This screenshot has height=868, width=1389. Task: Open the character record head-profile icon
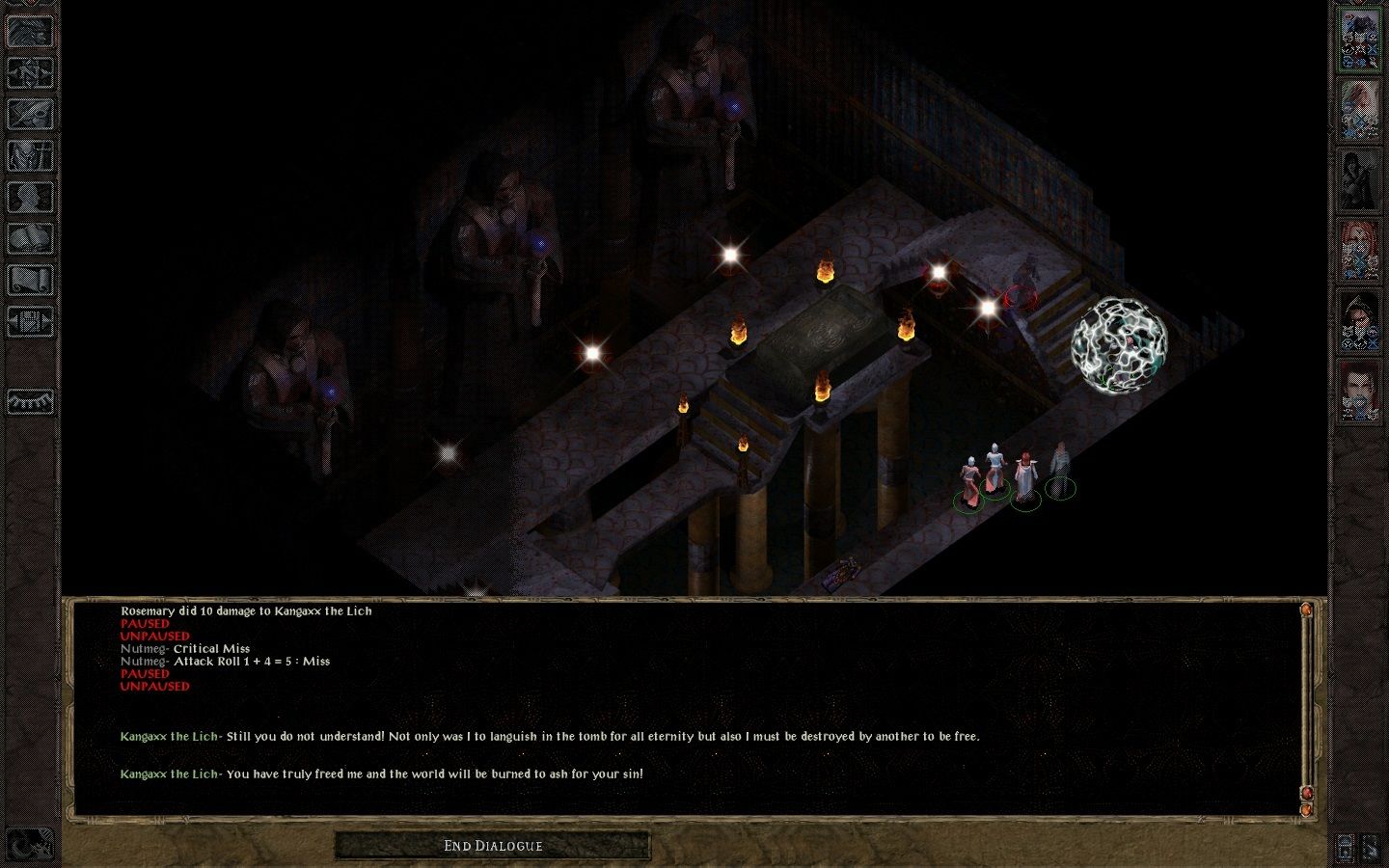point(30,197)
